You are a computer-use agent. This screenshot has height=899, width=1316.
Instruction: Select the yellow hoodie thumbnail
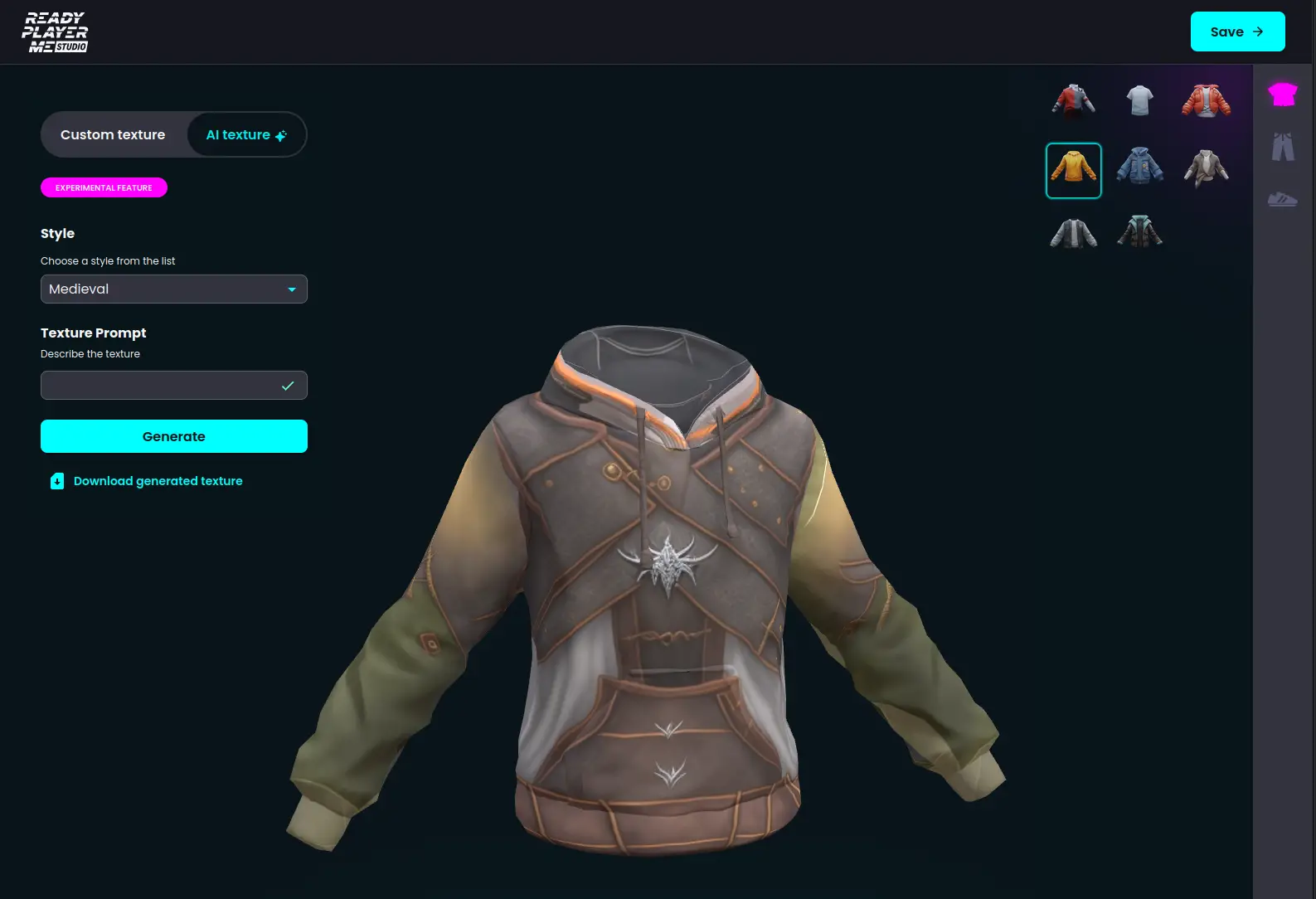click(x=1074, y=169)
